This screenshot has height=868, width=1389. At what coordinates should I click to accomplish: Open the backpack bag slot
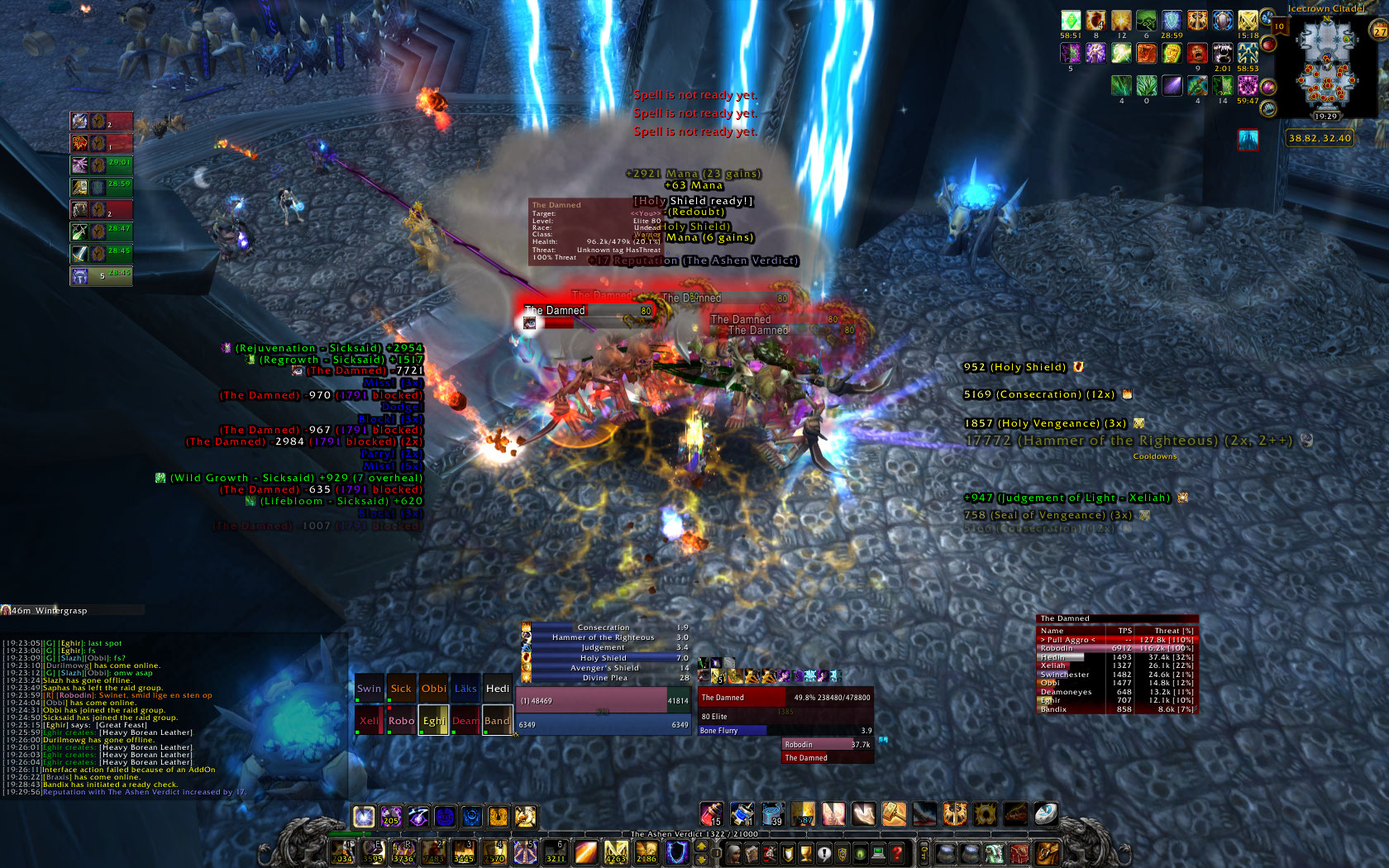coord(1046,853)
